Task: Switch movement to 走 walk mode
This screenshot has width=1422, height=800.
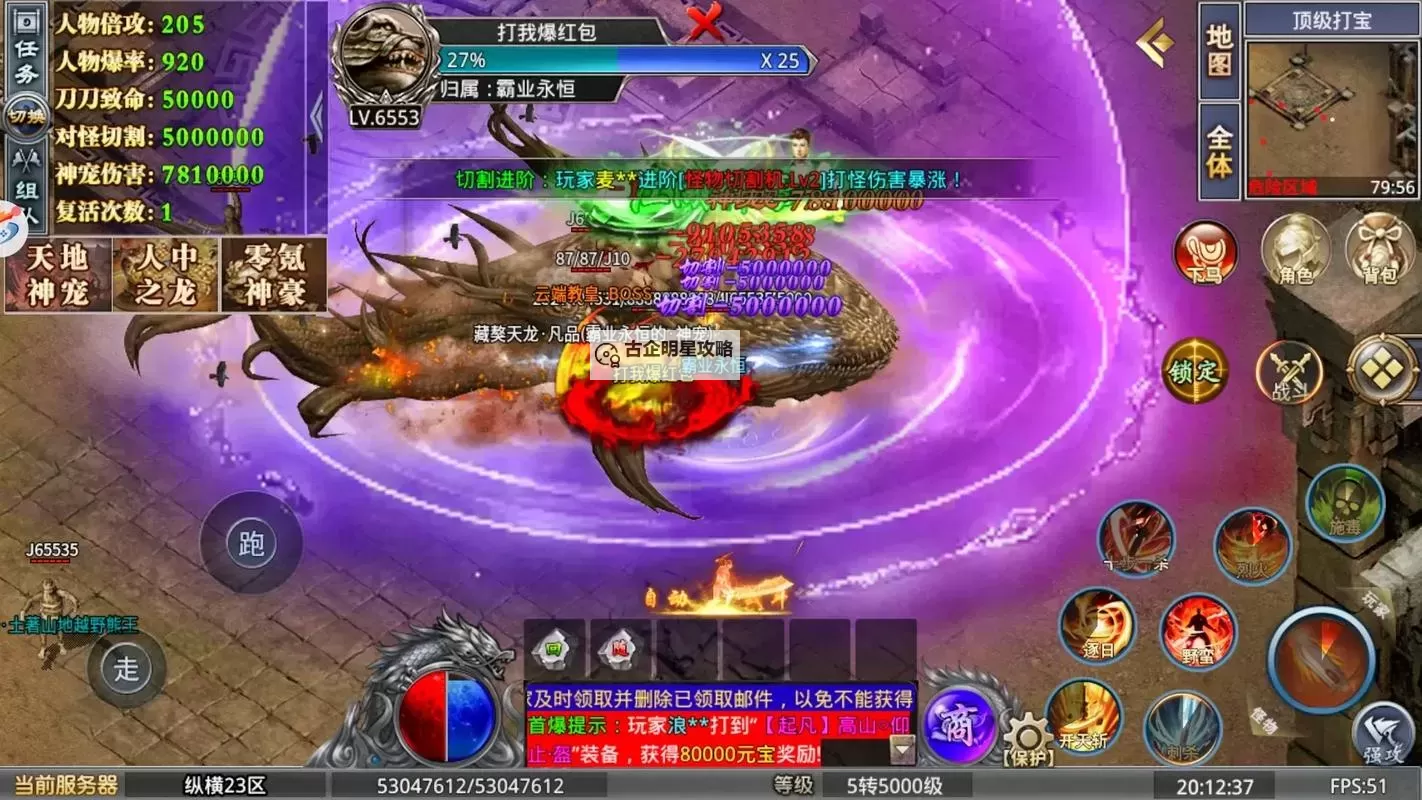Action: [x=127, y=668]
